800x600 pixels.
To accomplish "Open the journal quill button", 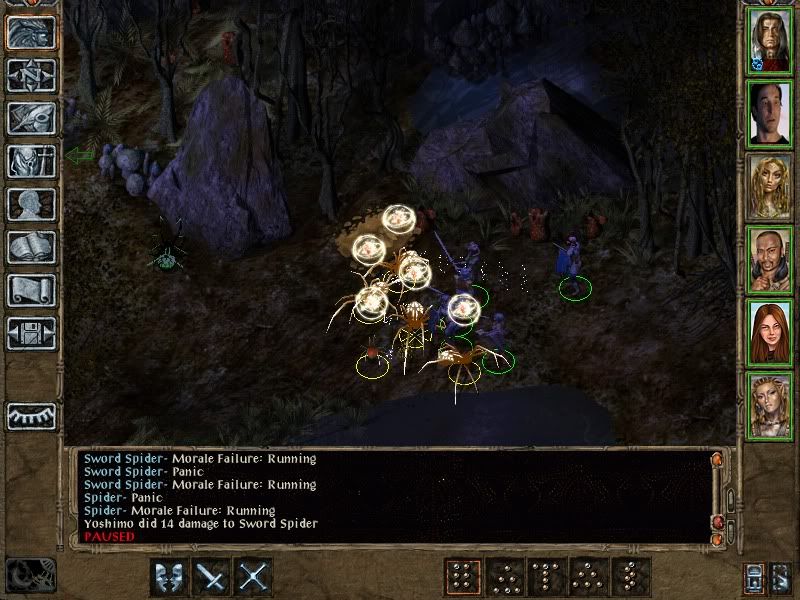I will click(x=31, y=118).
